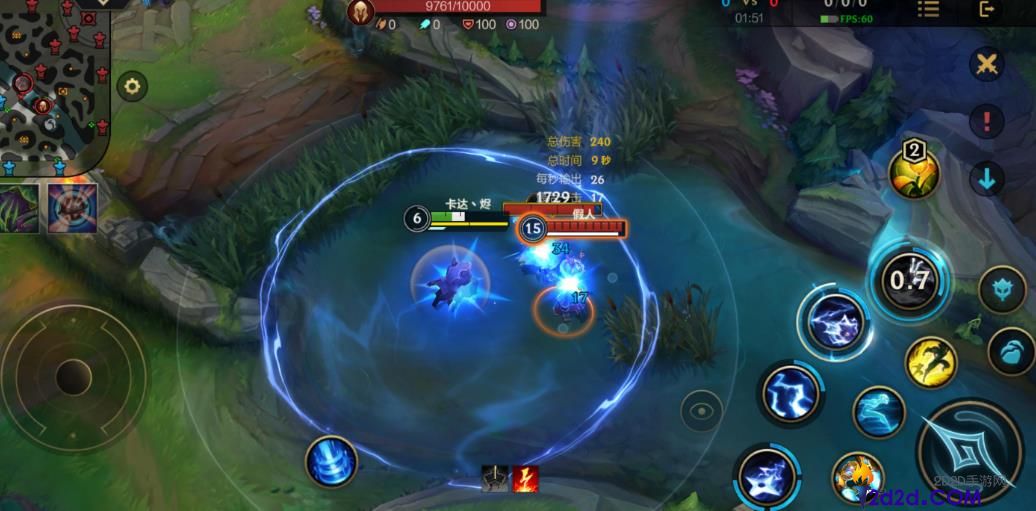Cast the yellow running figure summoner spell

tap(931, 361)
